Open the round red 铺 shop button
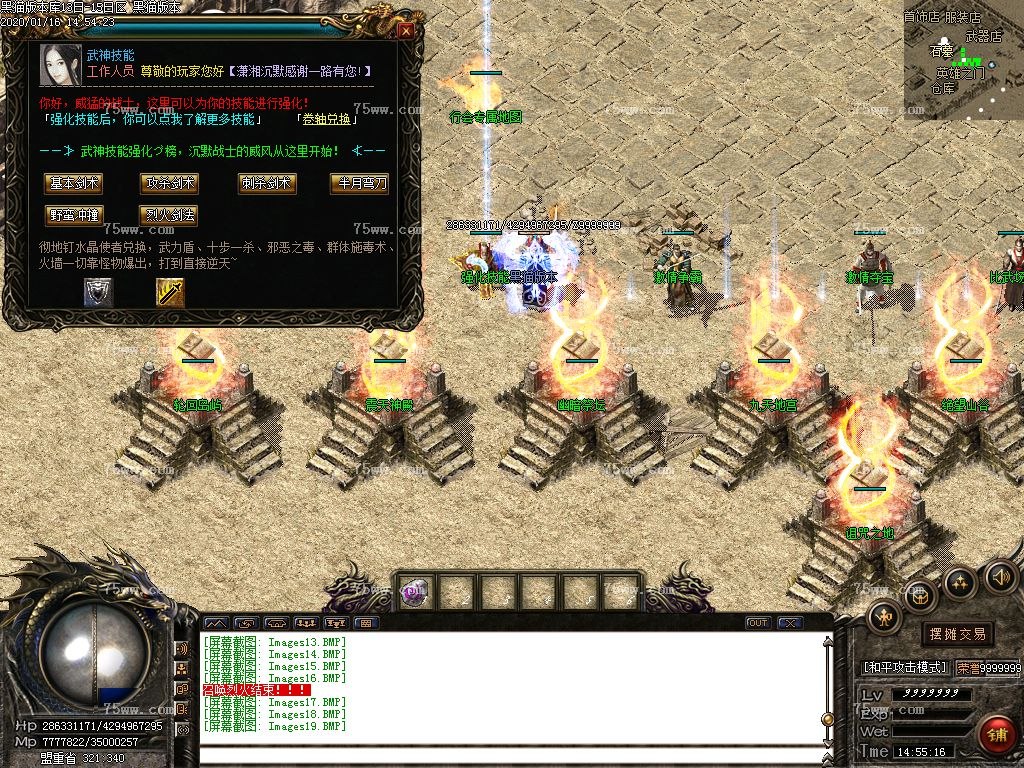The width and height of the screenshot is (1024, 768). point(994,735)
